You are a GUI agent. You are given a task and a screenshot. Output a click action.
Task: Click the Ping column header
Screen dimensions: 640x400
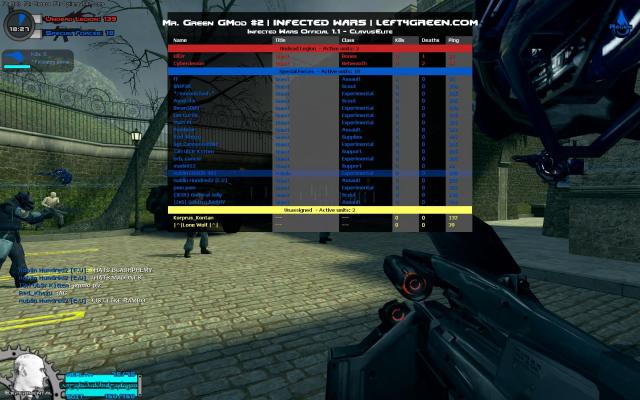(x=453, y=40)
